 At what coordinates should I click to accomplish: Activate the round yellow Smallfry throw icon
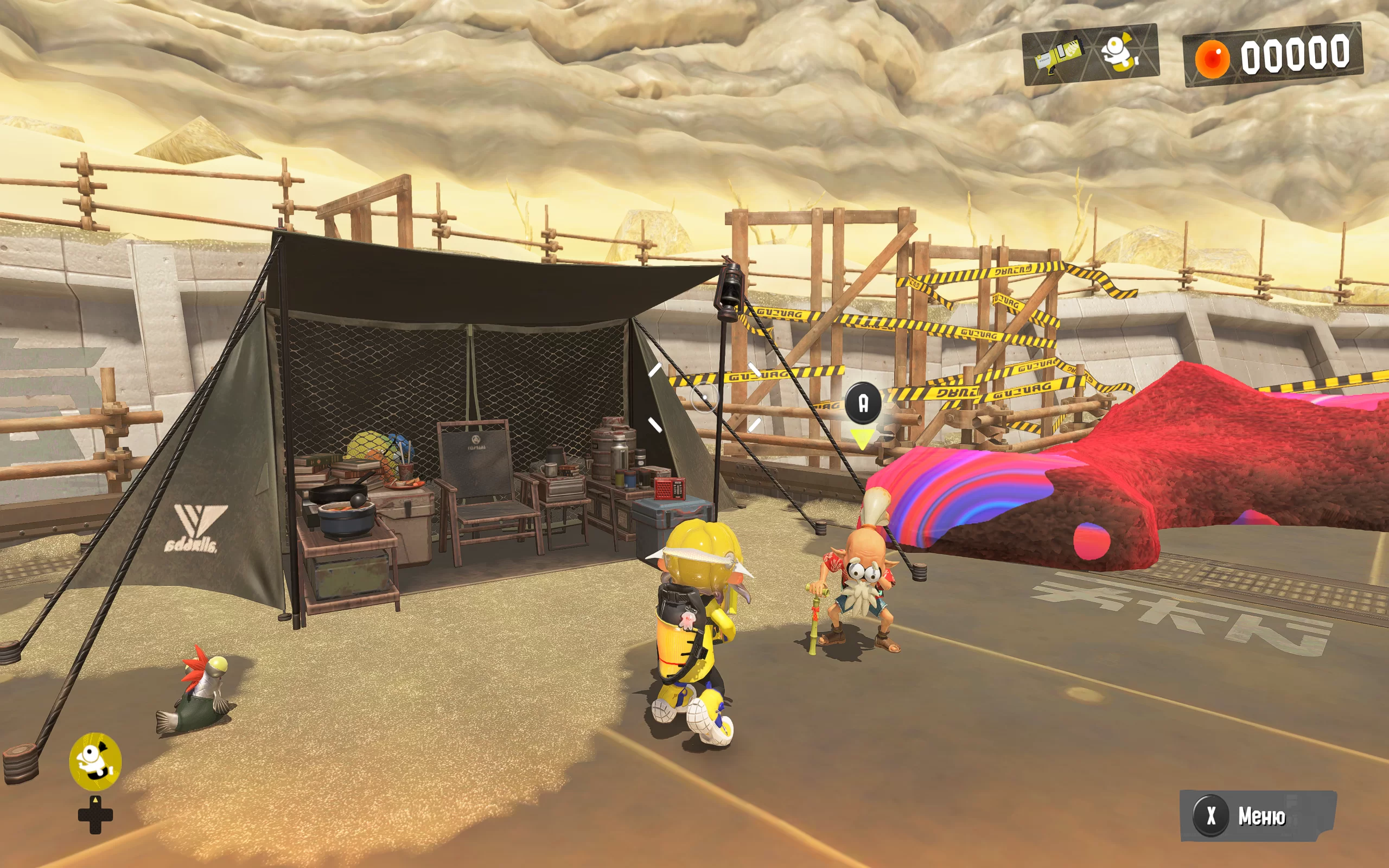point(95,761)
